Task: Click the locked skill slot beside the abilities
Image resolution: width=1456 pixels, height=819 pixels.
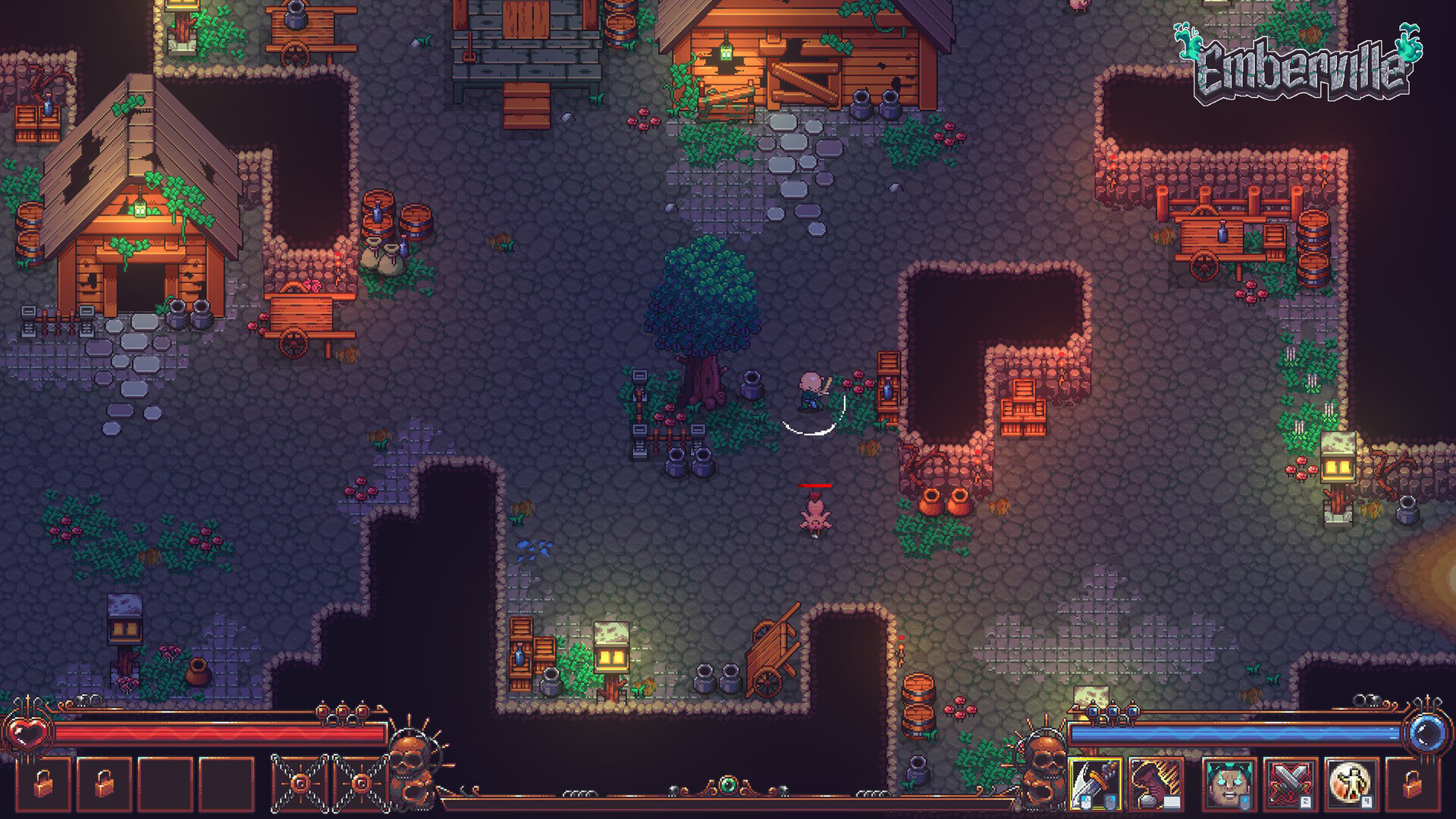Action: click(x=1411, y=783)
